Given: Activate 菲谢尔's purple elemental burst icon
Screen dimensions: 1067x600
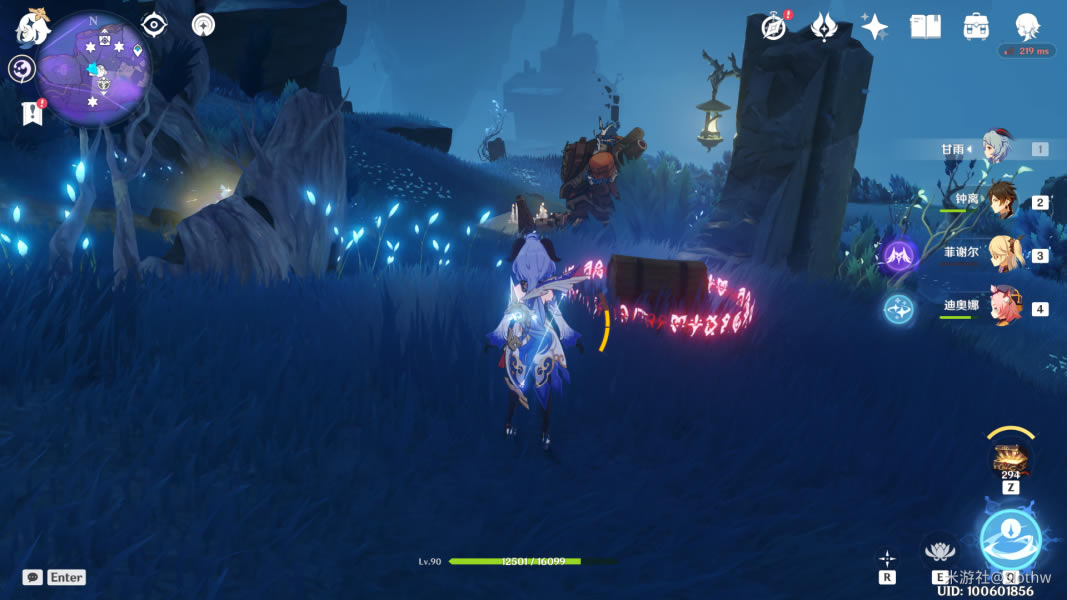Looking at the screenshot, I should pyautogui.click(x=898, y=255).
